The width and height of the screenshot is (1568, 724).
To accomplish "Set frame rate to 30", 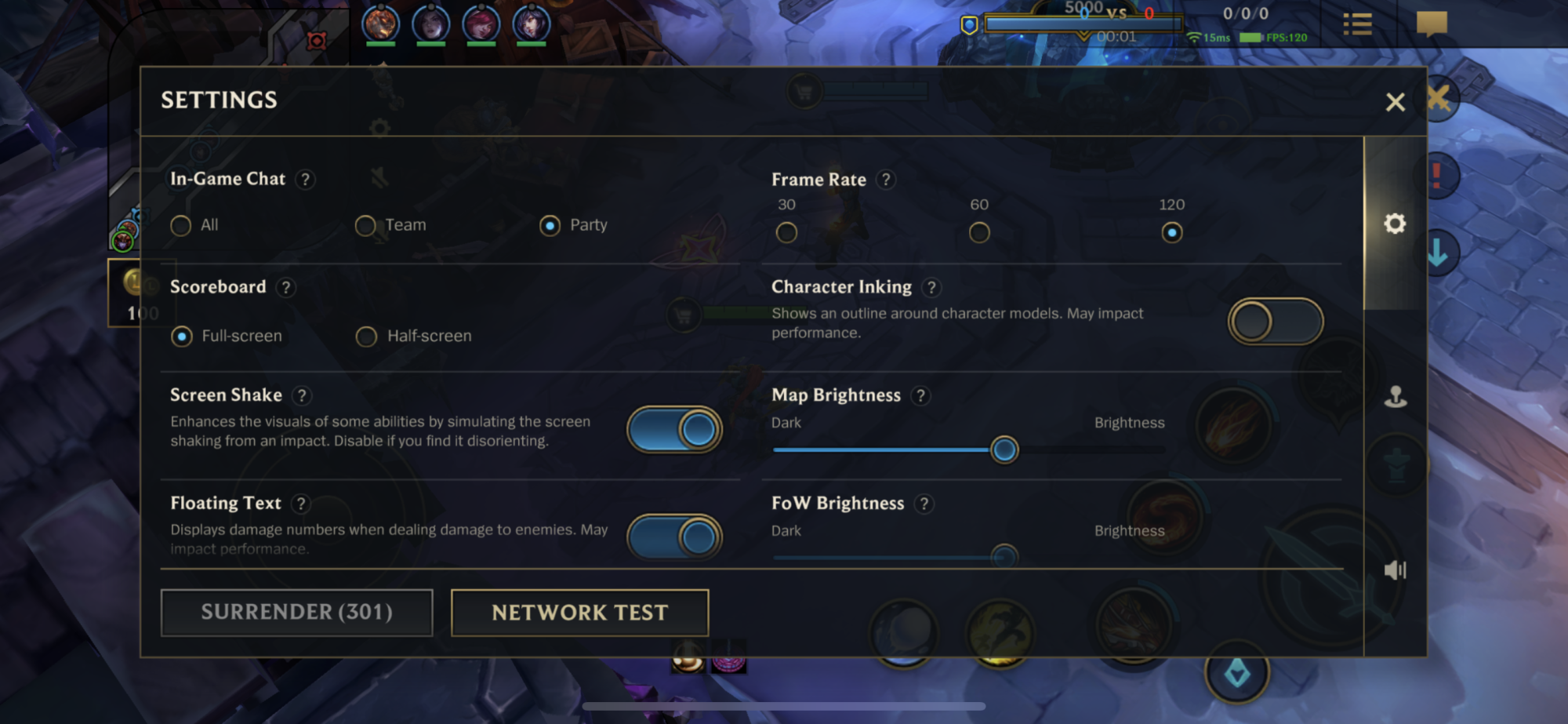I will tap(786, 233).
